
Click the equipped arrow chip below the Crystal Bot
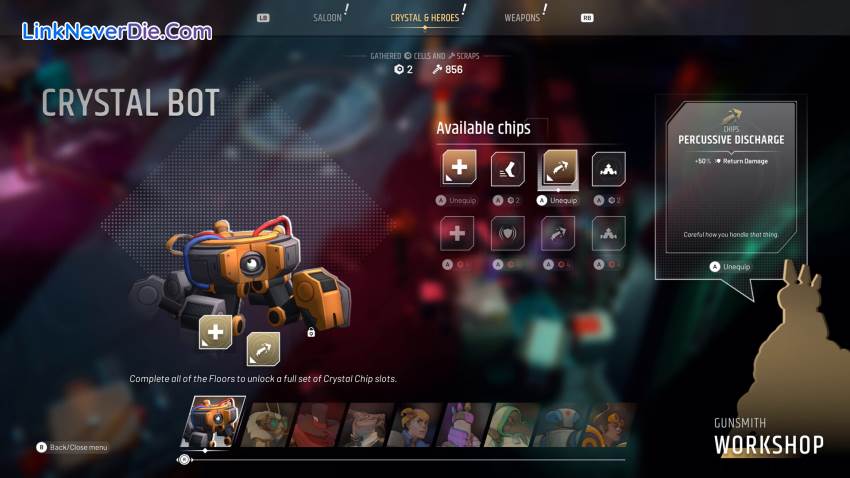pyautogui.click(x=263, y=349)
